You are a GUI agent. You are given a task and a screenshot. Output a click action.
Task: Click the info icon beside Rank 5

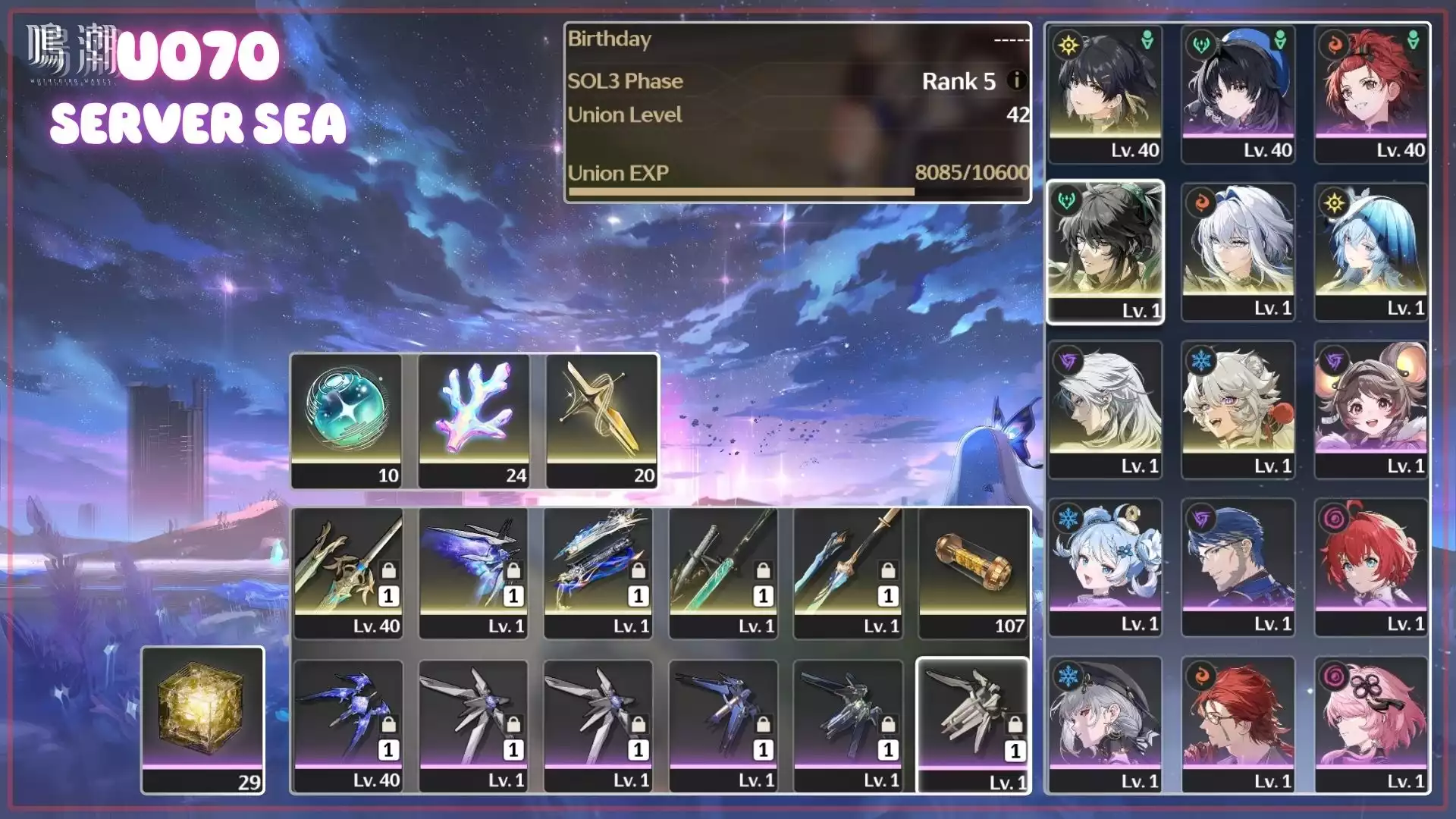coord(1016,81)
